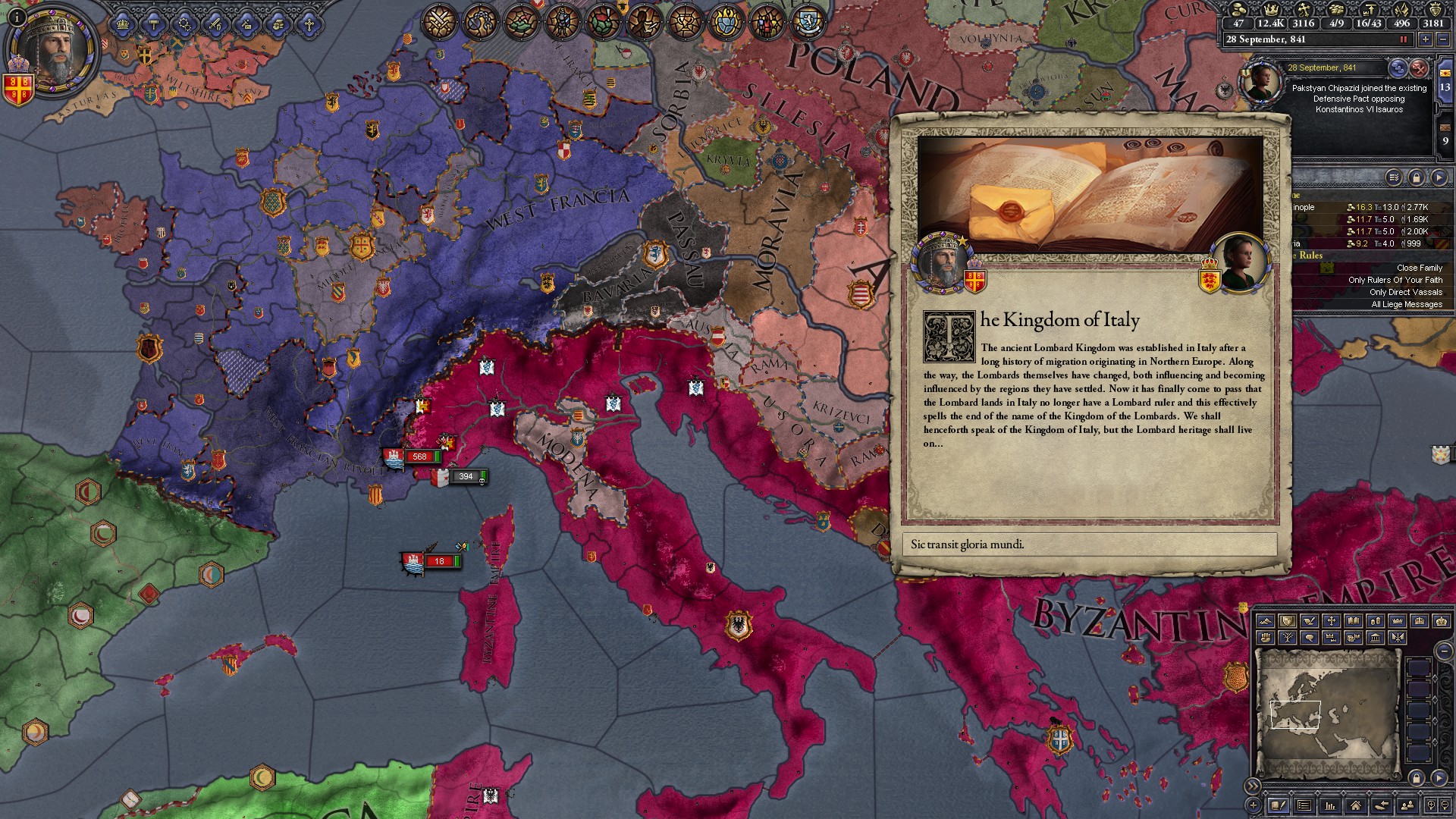Open the religion cross tab
The height and width of the screenshot is (819, 1456).
(x=309, y=24)
